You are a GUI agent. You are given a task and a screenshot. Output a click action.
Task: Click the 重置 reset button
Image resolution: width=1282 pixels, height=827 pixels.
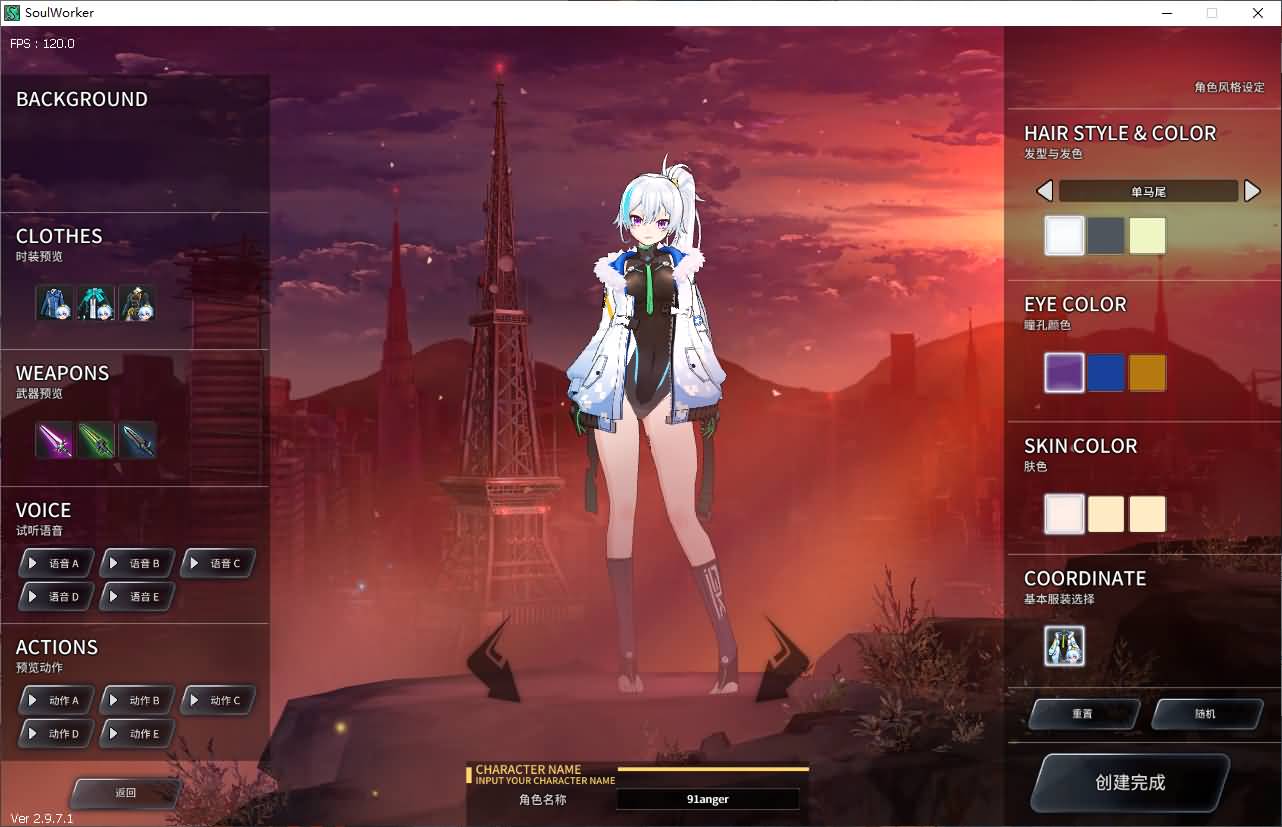point(1083,713)
